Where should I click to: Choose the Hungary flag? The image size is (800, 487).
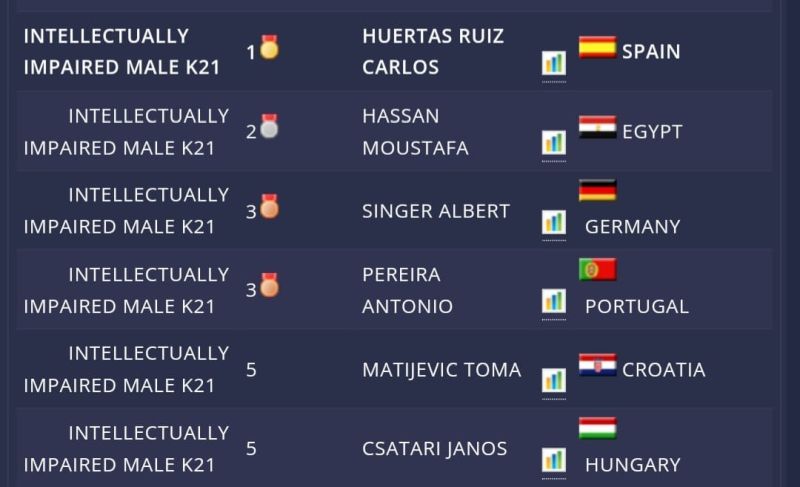pos(597,429)
